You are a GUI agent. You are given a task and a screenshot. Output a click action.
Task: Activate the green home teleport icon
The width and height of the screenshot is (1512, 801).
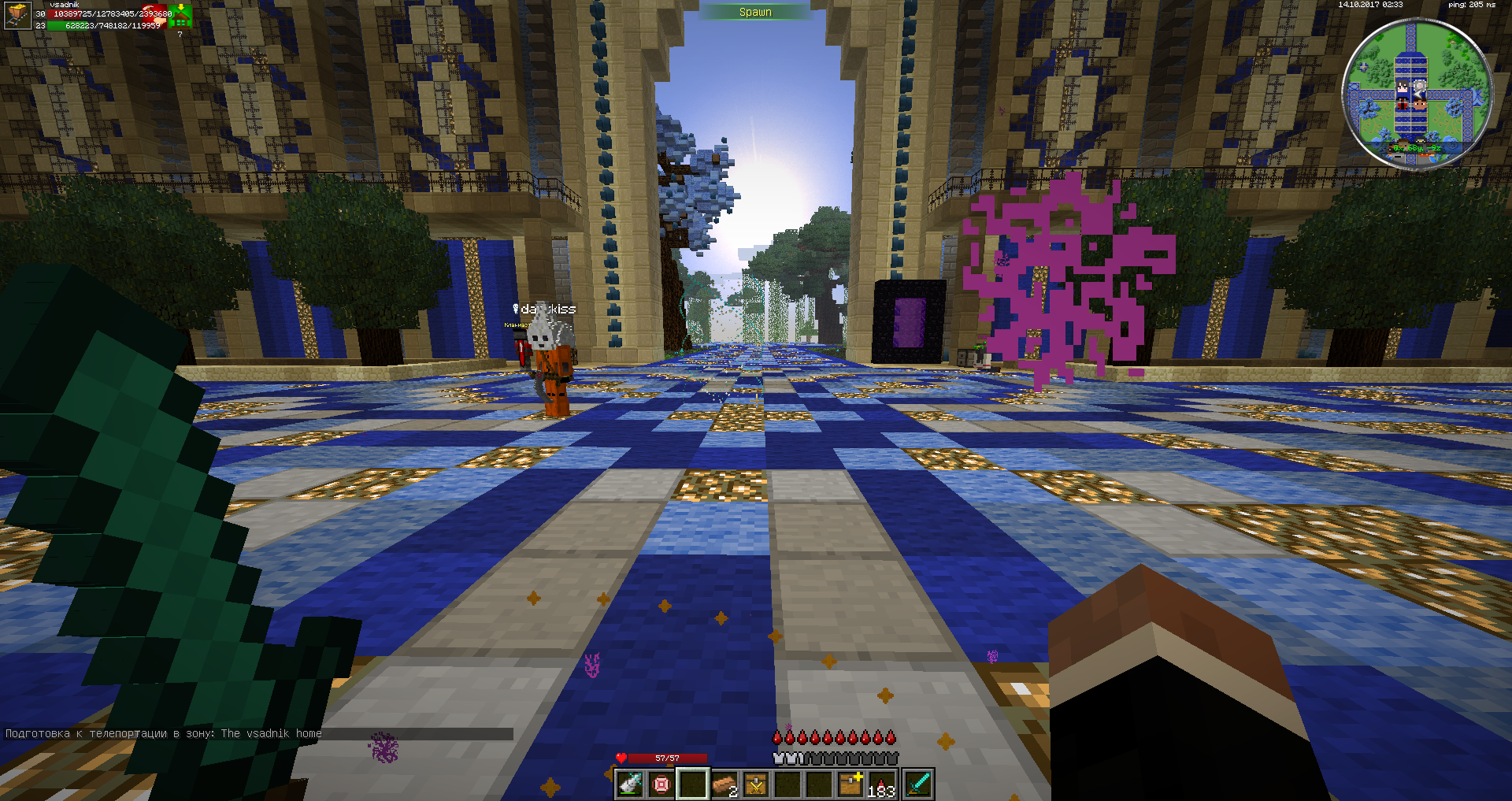pyautogui.click(x=180, y=16)
